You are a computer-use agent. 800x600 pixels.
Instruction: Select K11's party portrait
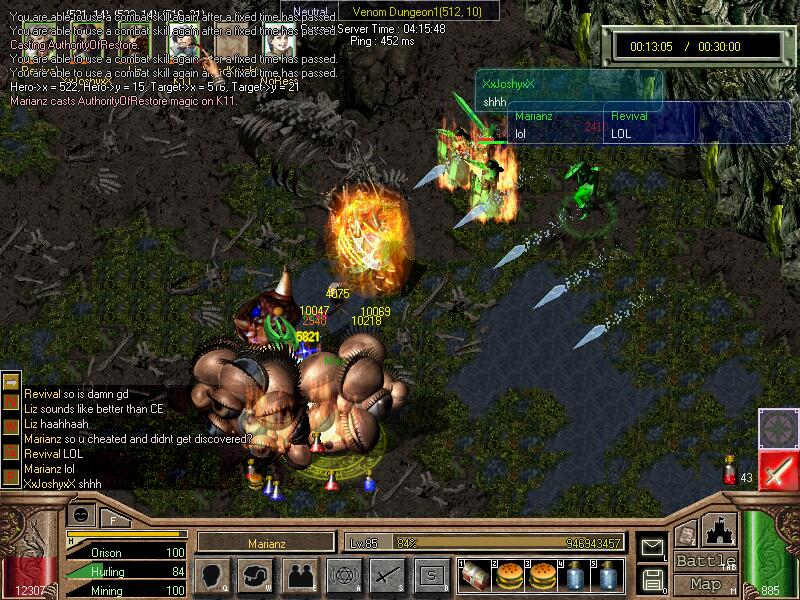tap(183, 43)
